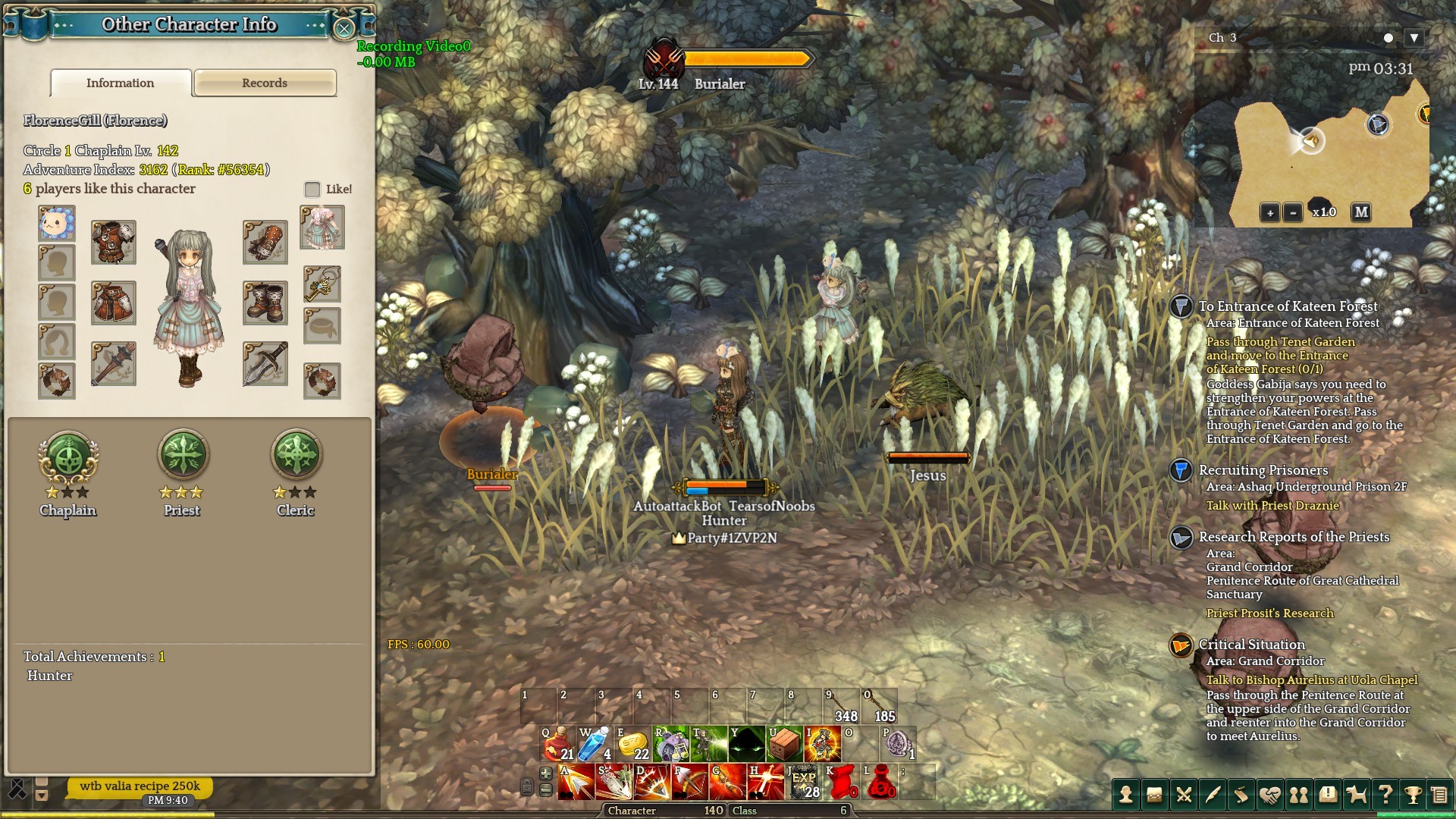Use the EXP tome item slot

(804, 783)
